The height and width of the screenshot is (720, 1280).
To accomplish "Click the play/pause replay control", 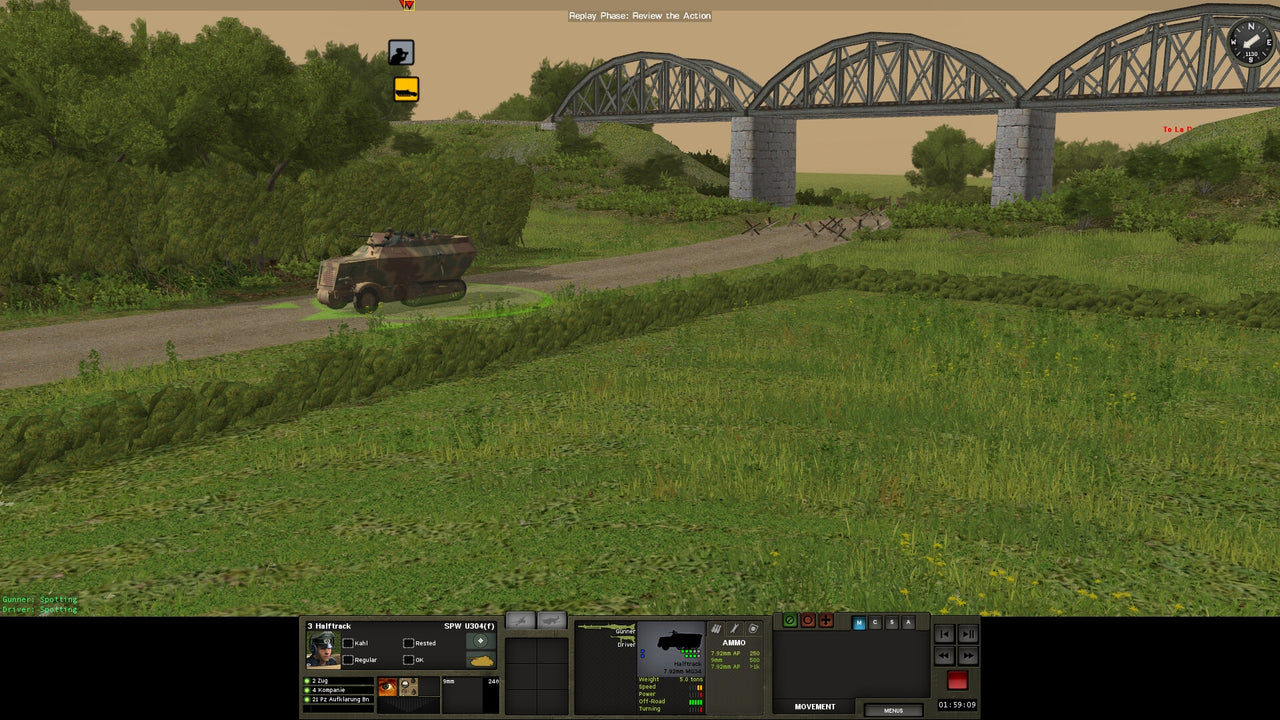I will tap(966, 634).
